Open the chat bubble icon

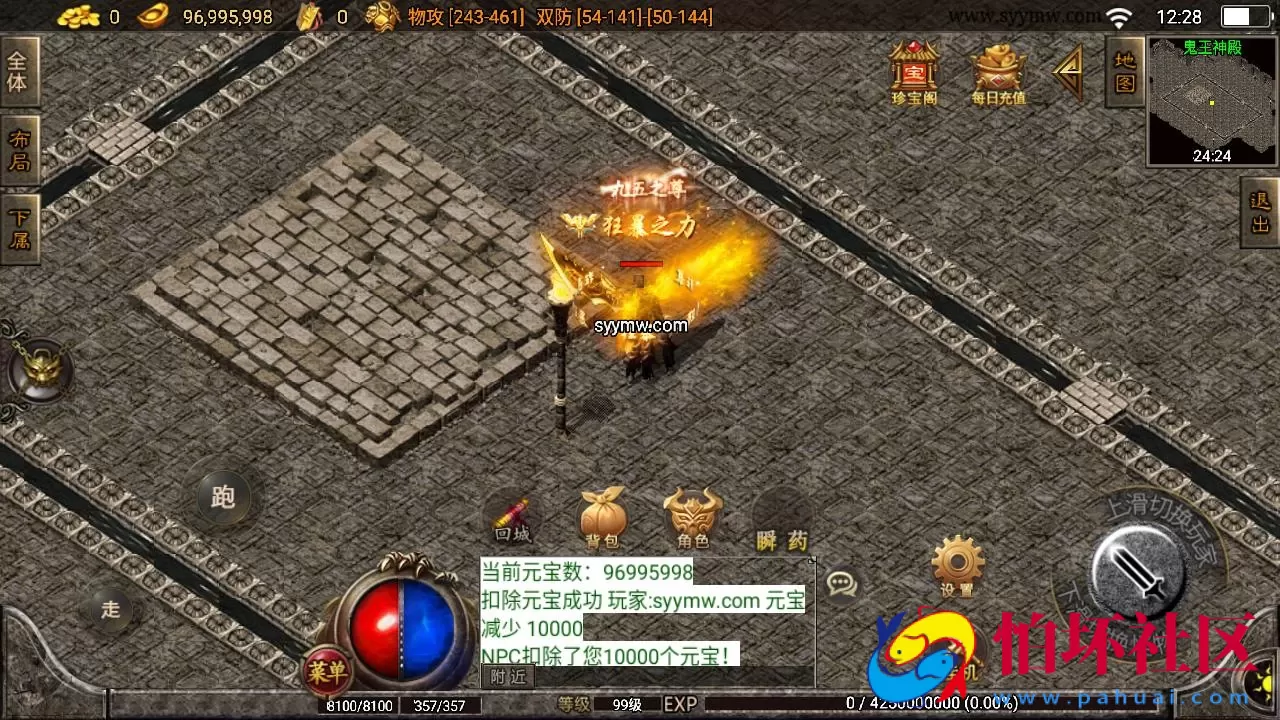tap(843, 585)
